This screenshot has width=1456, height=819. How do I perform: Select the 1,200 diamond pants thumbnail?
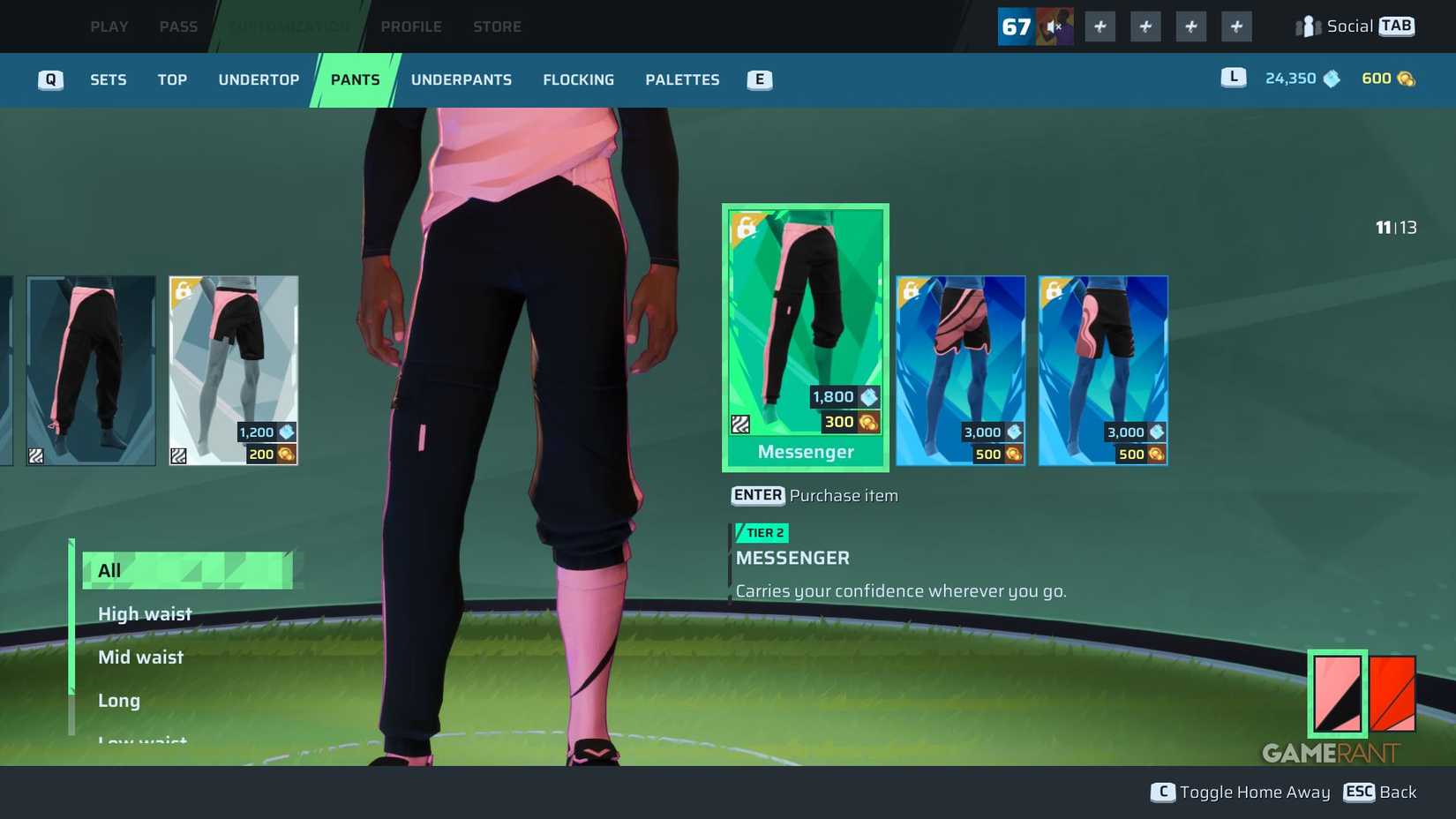(x=233, y=369)
